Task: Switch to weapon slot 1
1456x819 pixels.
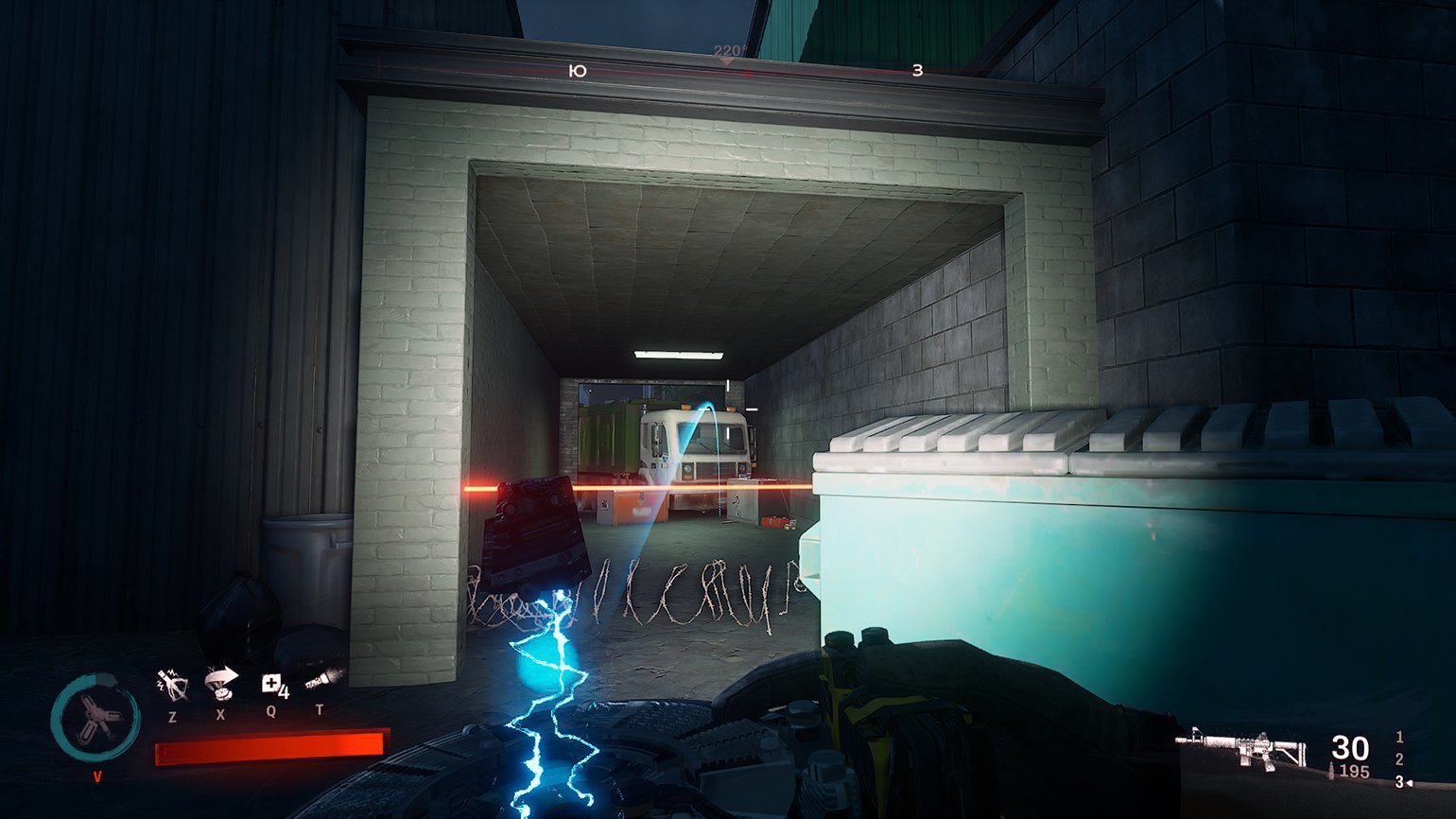Action: point(1399,737)
